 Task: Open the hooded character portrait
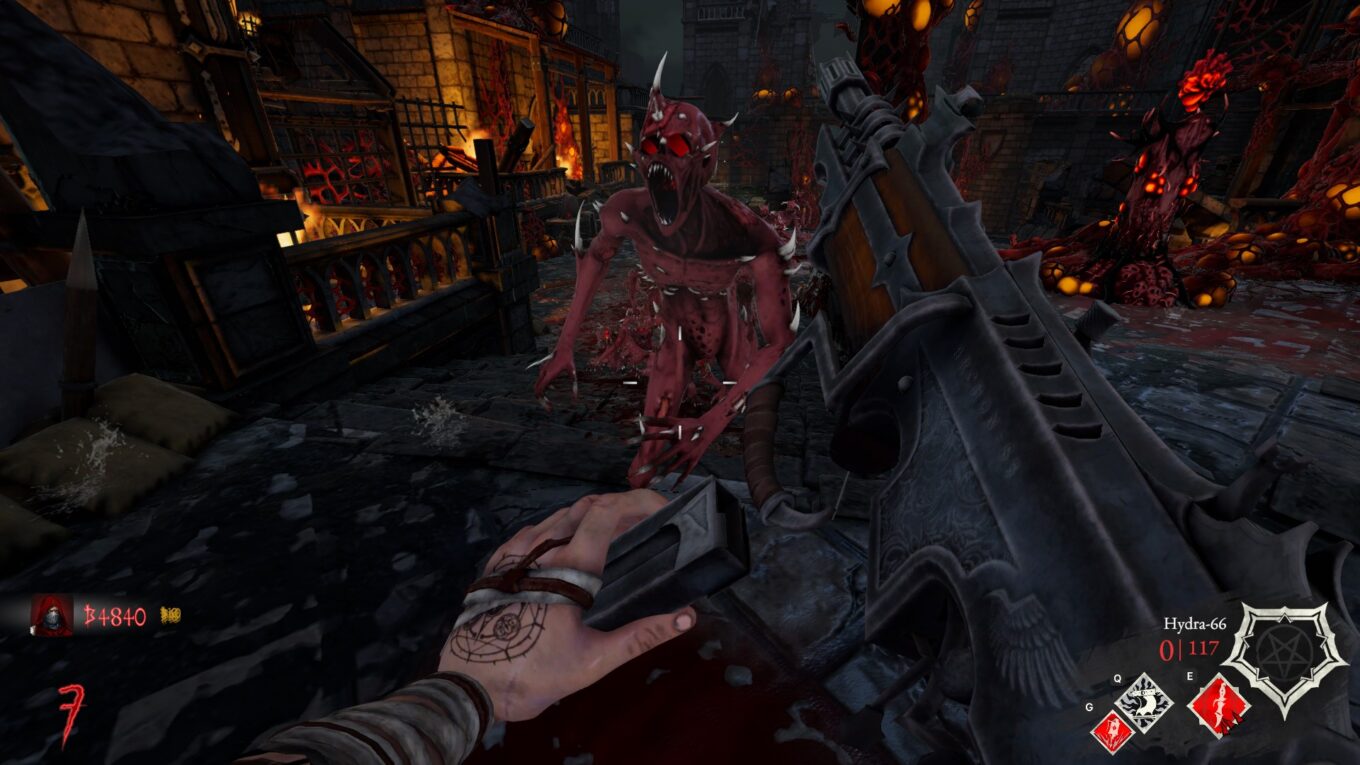(x=55, y=612)
